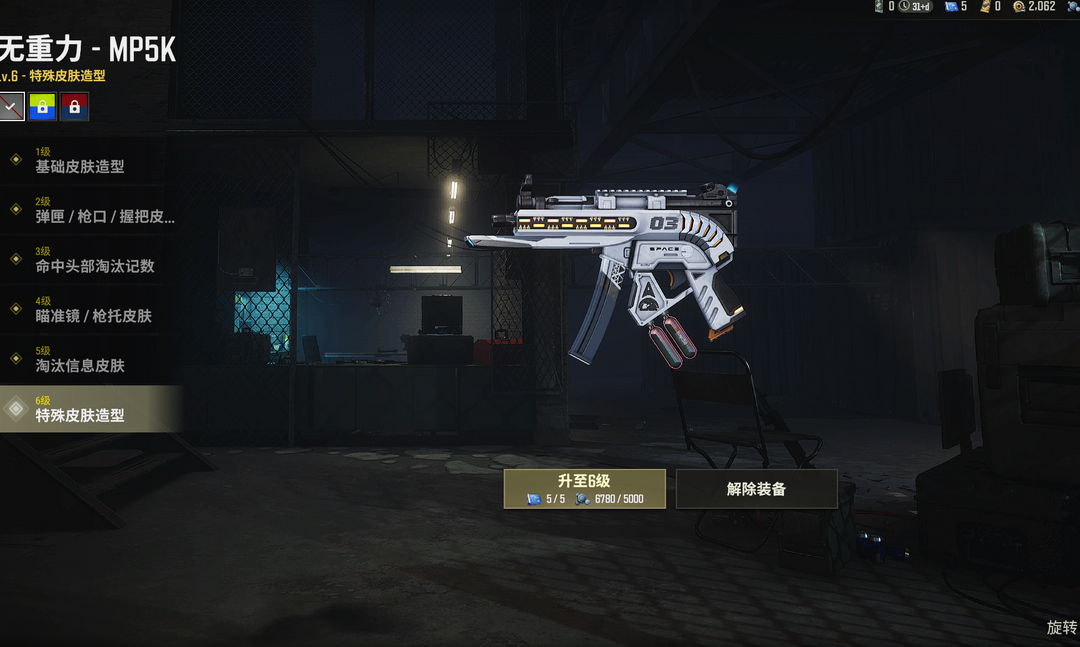Click the 解除装备 unequip button
Viewport: 1080px width, 647px height.
tap(757, 489)
